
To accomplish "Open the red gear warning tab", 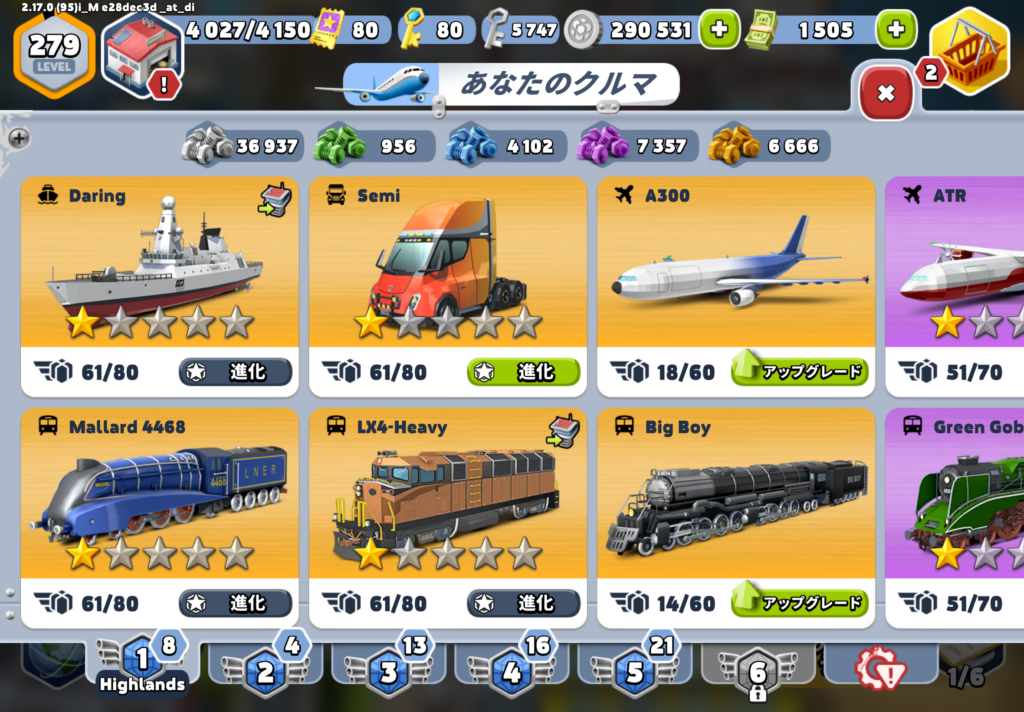I will point(878,666).
